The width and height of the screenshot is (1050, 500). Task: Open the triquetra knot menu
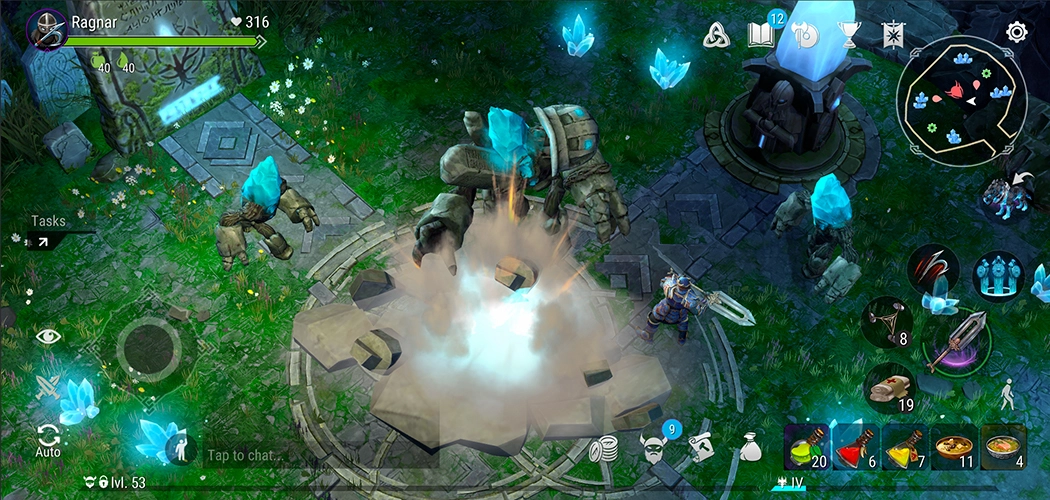(716, 35)
